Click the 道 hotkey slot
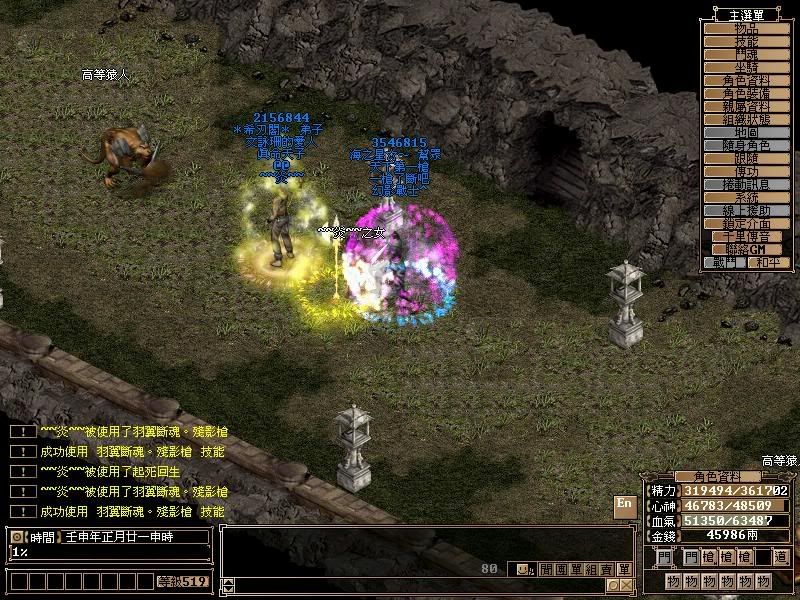 (x=779, y=557)
